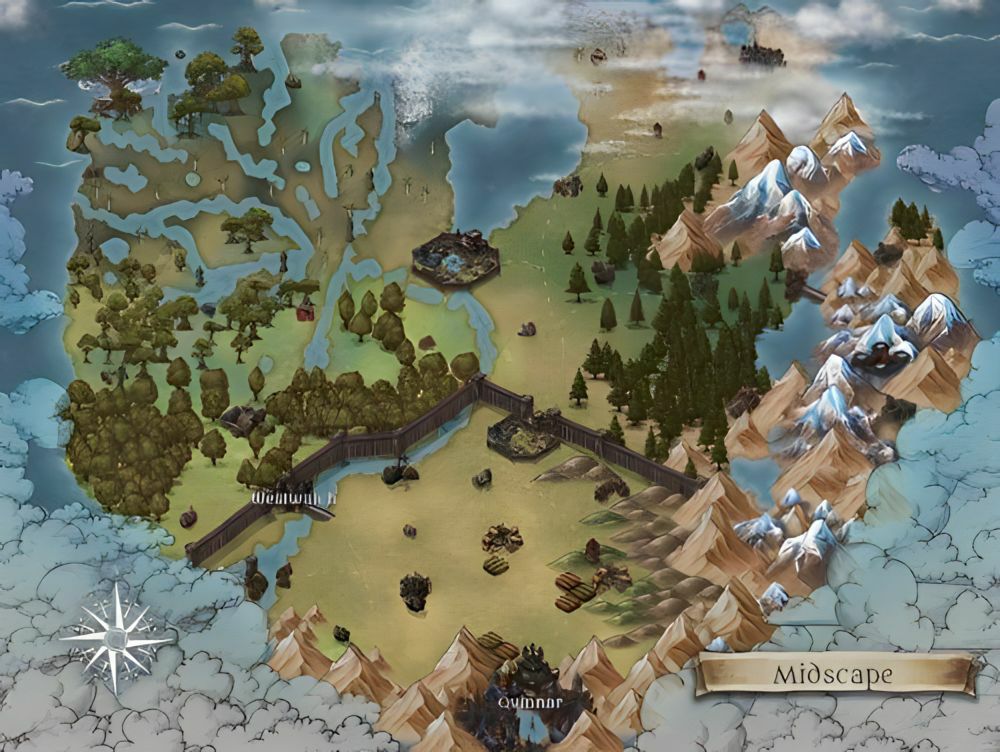1000x752 pixels.
Task: Click the Midscape region name banner
Action: tap(838, 674)
